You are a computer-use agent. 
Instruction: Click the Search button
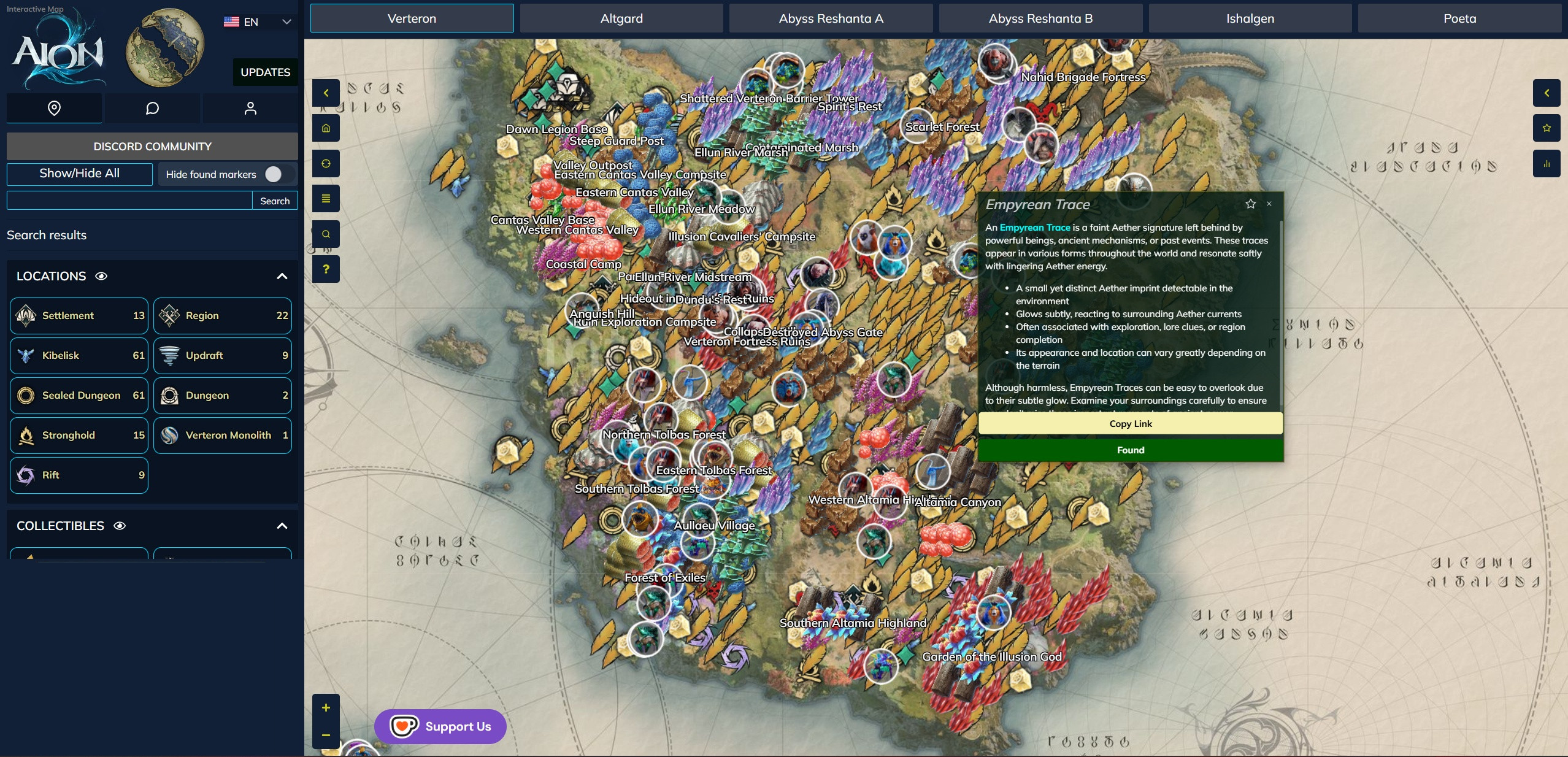275,201
